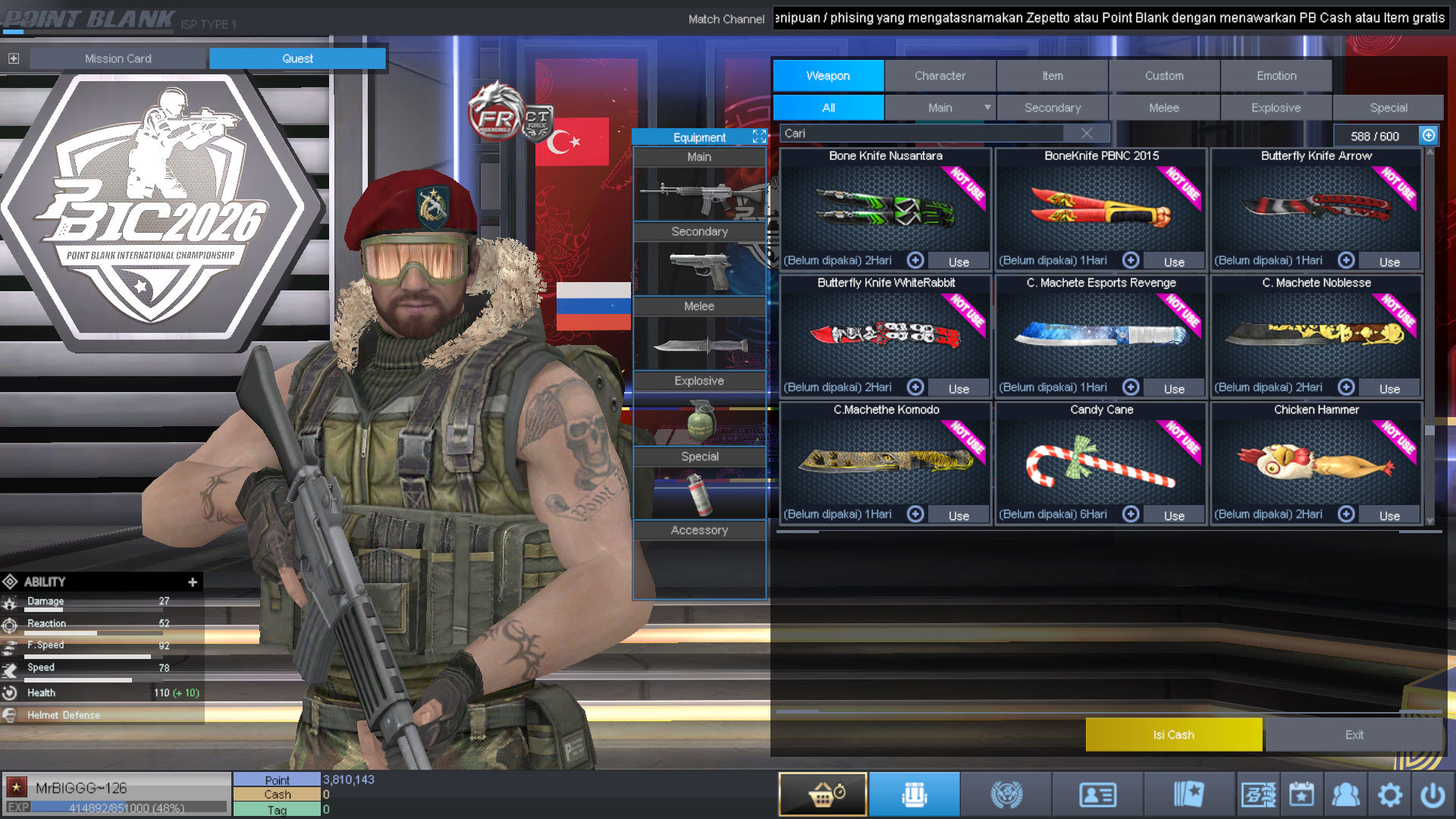
Task: Clear the search box with X
Action: coord(1087,133)
